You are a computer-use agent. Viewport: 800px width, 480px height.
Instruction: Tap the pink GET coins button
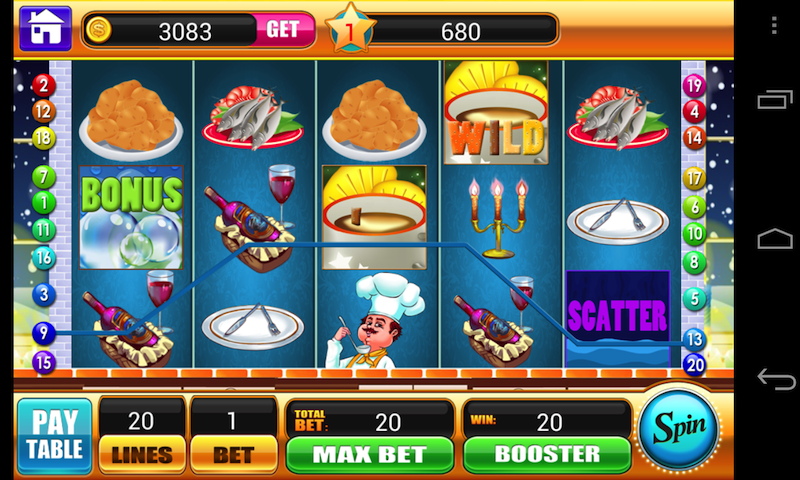283,30
